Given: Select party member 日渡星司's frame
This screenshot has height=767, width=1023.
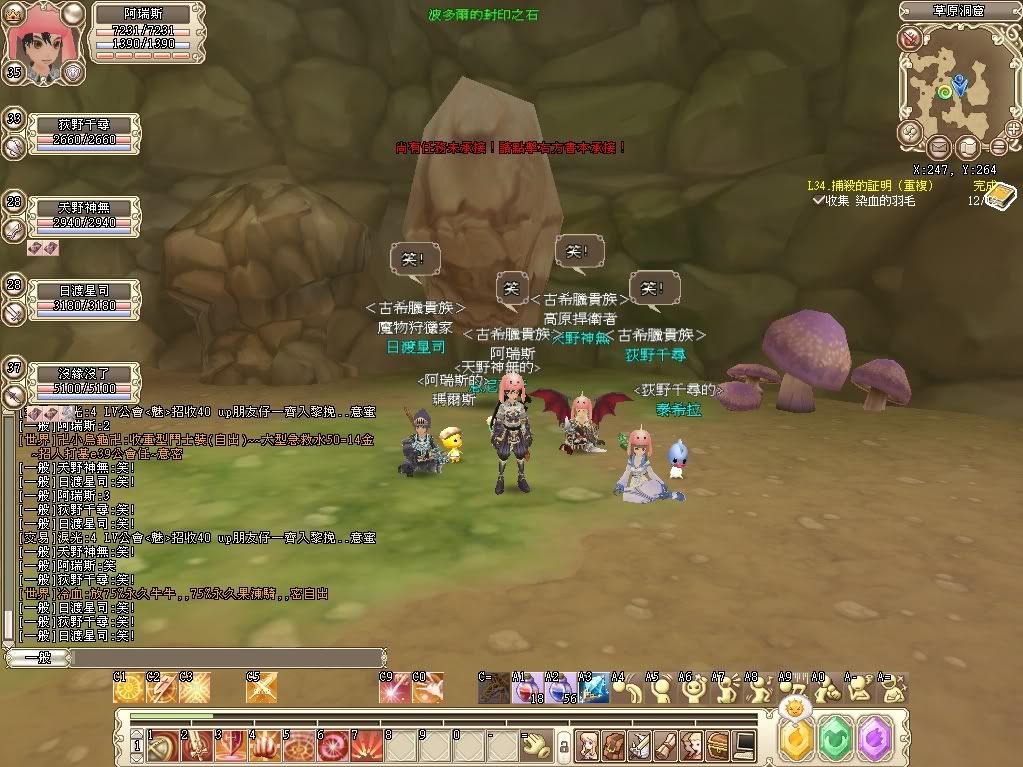Looking at the screenshot, I should (83, 297).
